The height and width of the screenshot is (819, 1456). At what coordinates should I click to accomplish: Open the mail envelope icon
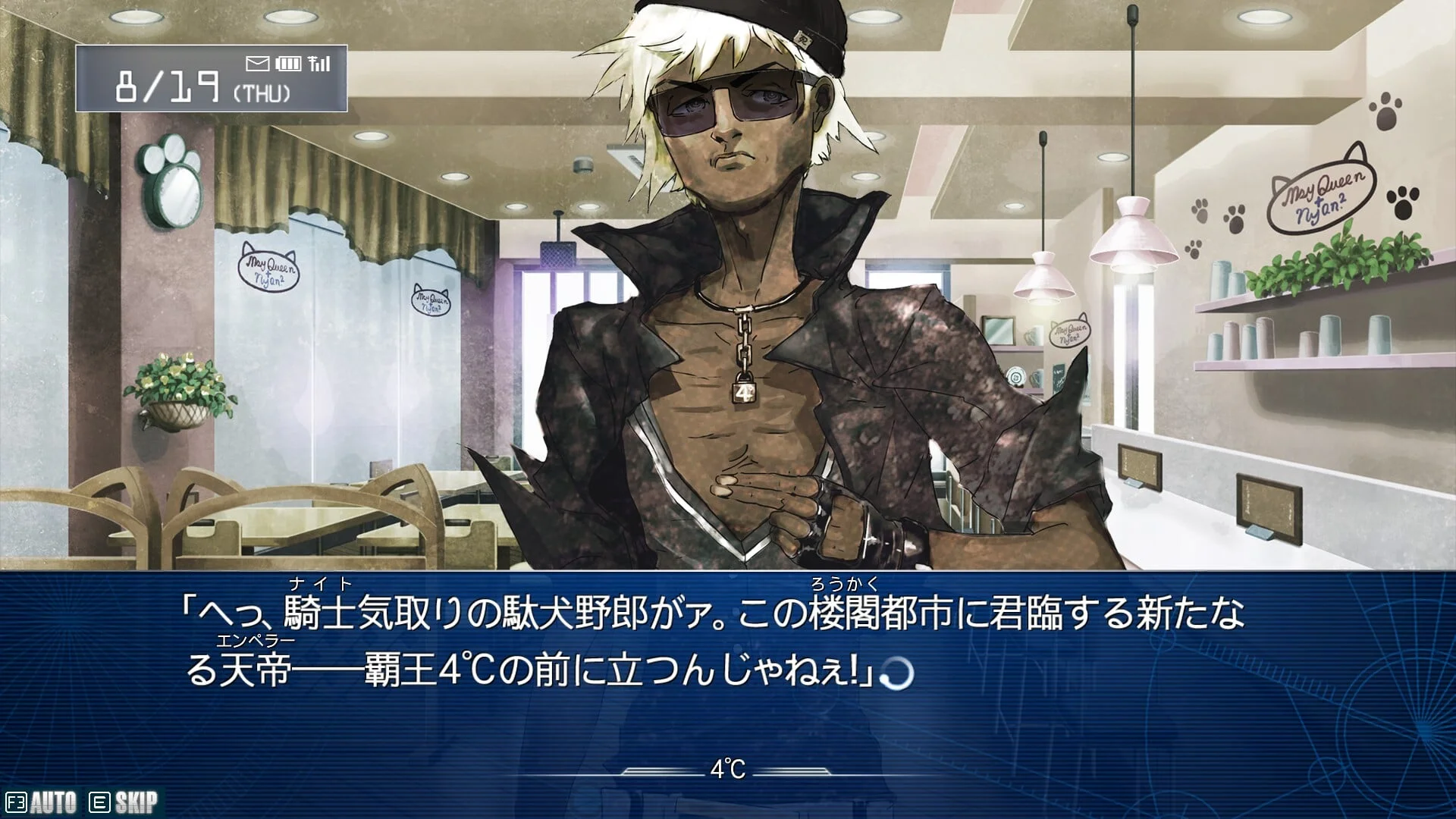click(x=258, y=64)
